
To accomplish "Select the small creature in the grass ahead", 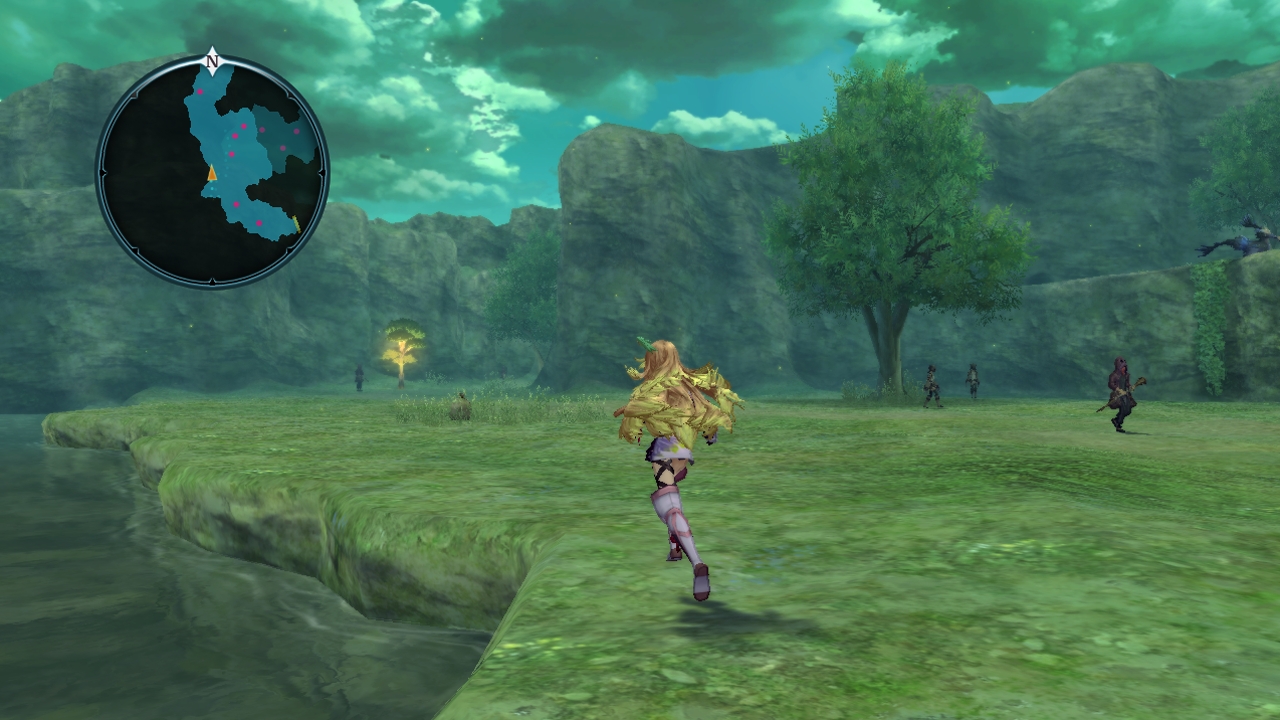I will point(460,405).
